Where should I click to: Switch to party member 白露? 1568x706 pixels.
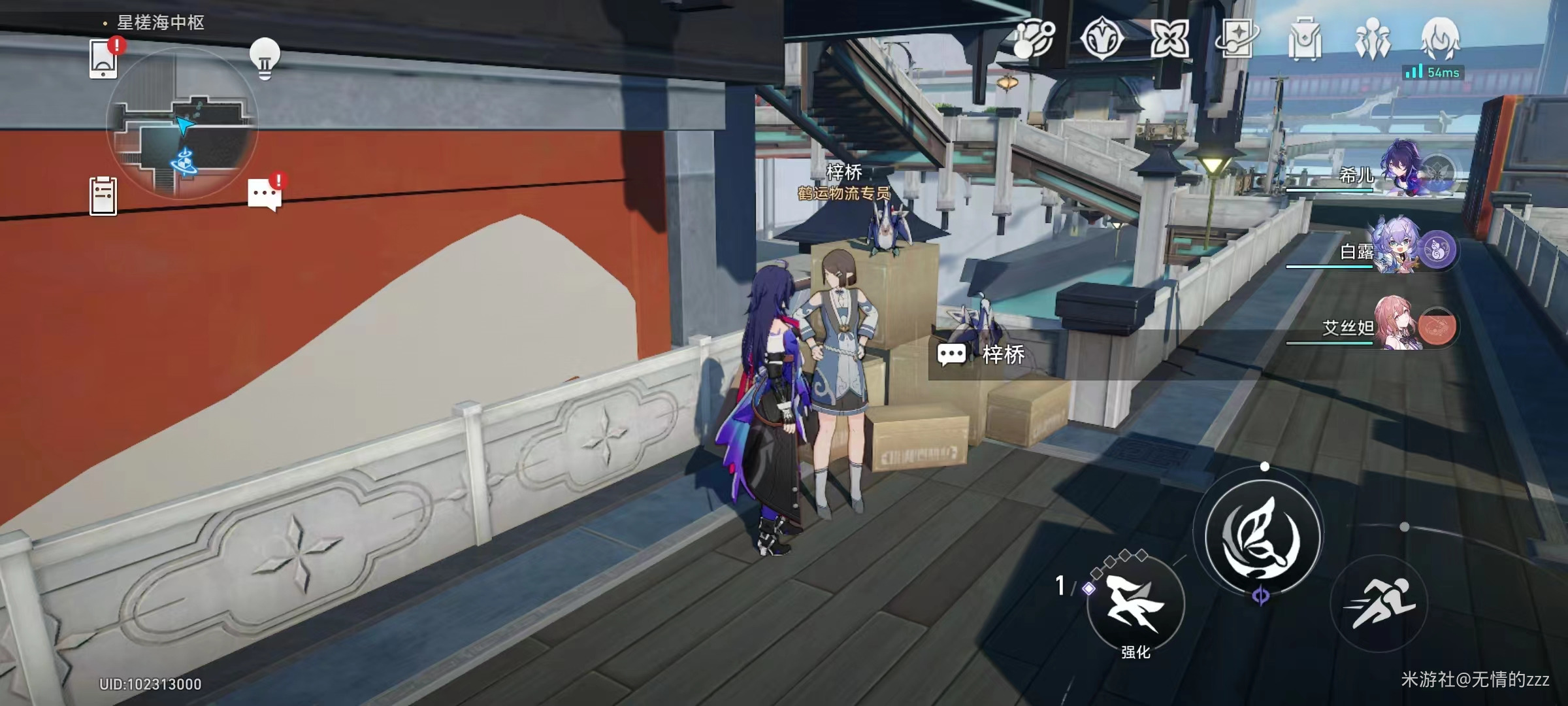[x=1405, y=248]
